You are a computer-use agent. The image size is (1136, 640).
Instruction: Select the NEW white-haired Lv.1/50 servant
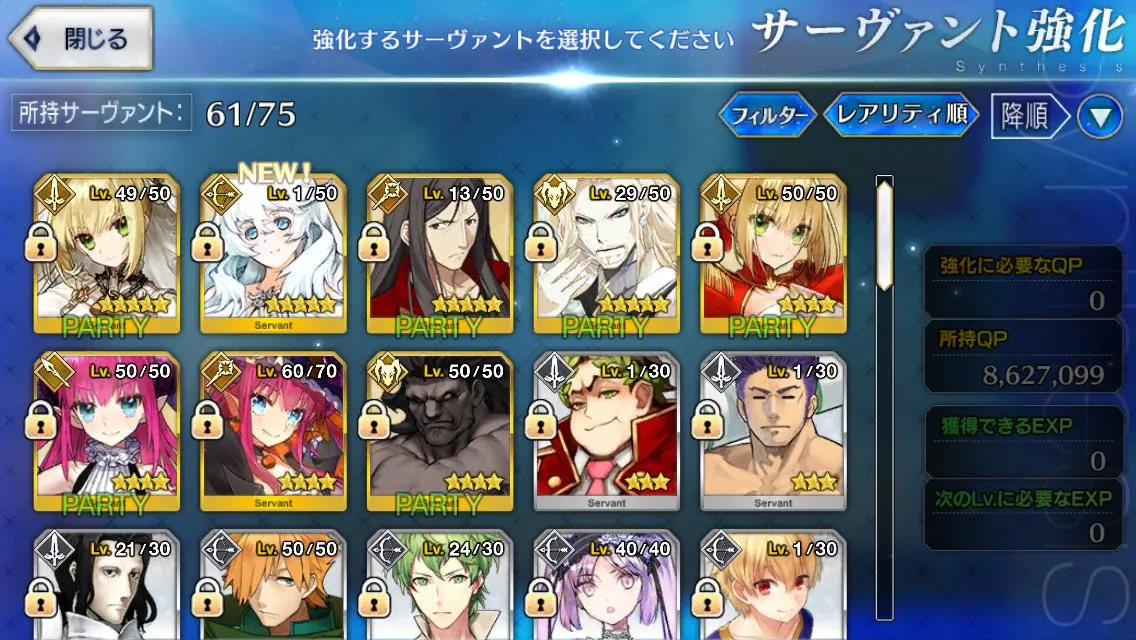[273, 255]
